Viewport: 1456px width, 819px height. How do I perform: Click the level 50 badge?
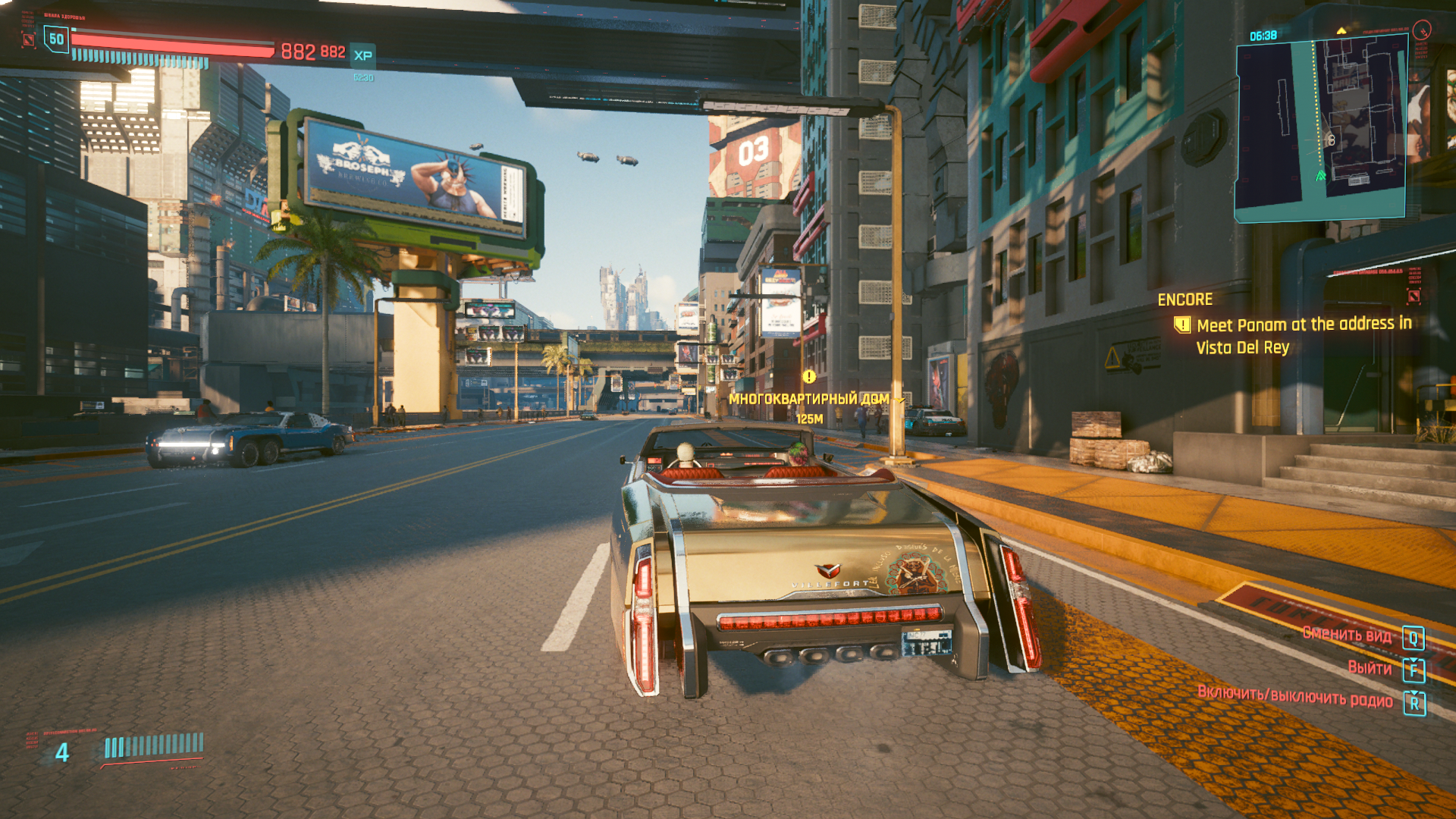pos(56,39)
